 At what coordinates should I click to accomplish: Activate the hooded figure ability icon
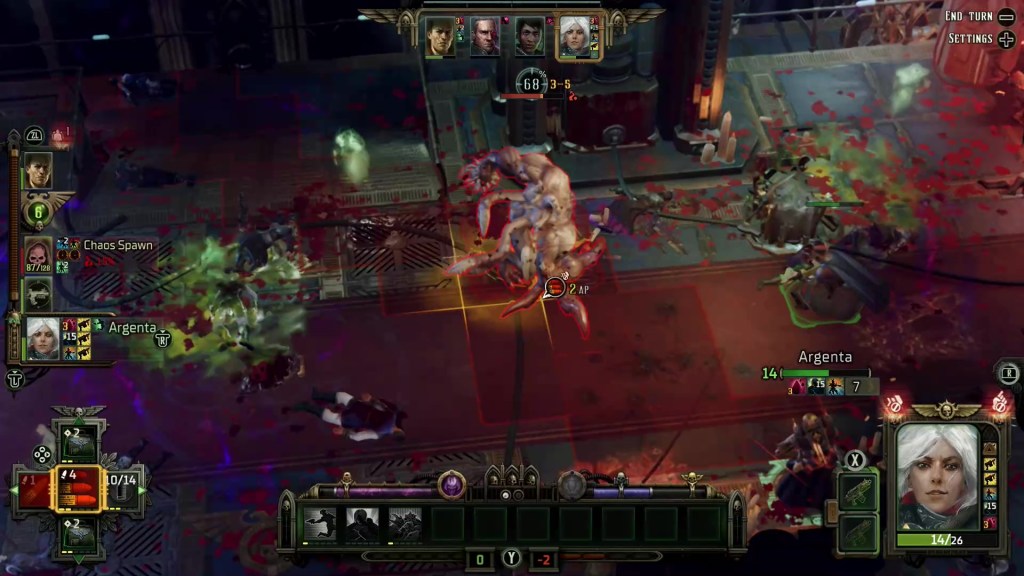(362, 523)
